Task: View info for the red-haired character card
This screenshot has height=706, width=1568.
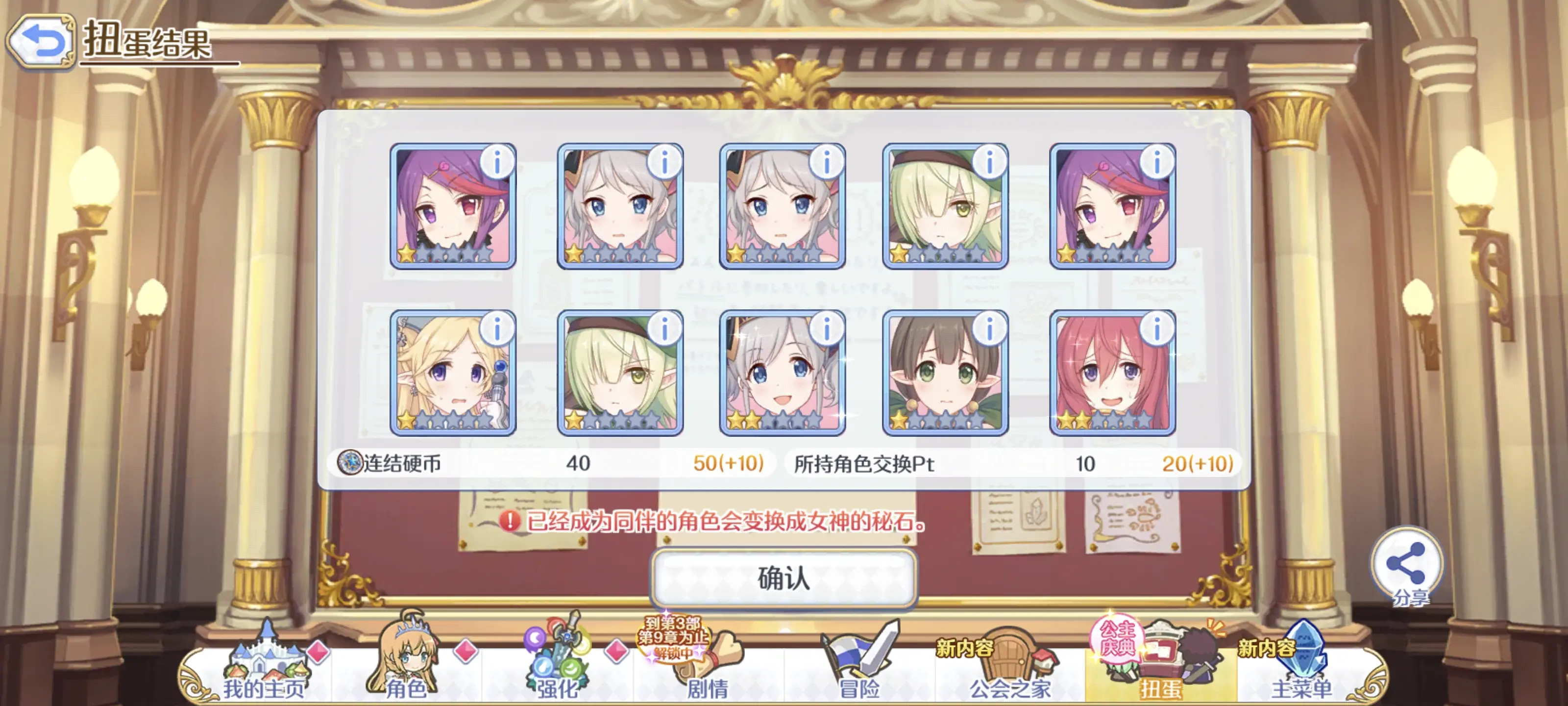Action: pos(1156,329)
